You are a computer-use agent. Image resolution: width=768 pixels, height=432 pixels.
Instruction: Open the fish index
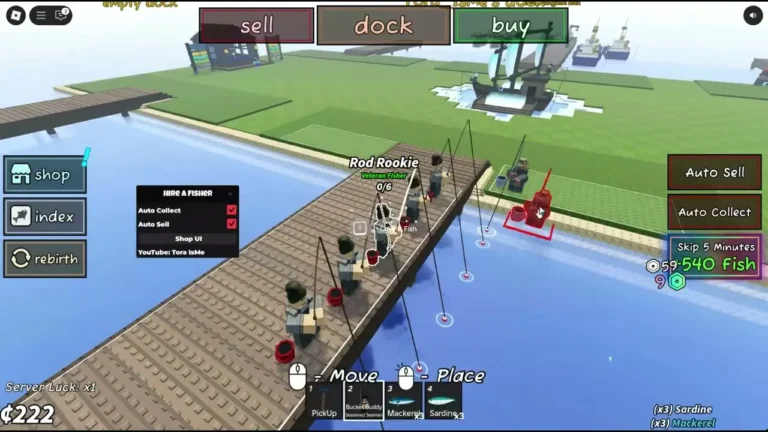tap(44, 216)
